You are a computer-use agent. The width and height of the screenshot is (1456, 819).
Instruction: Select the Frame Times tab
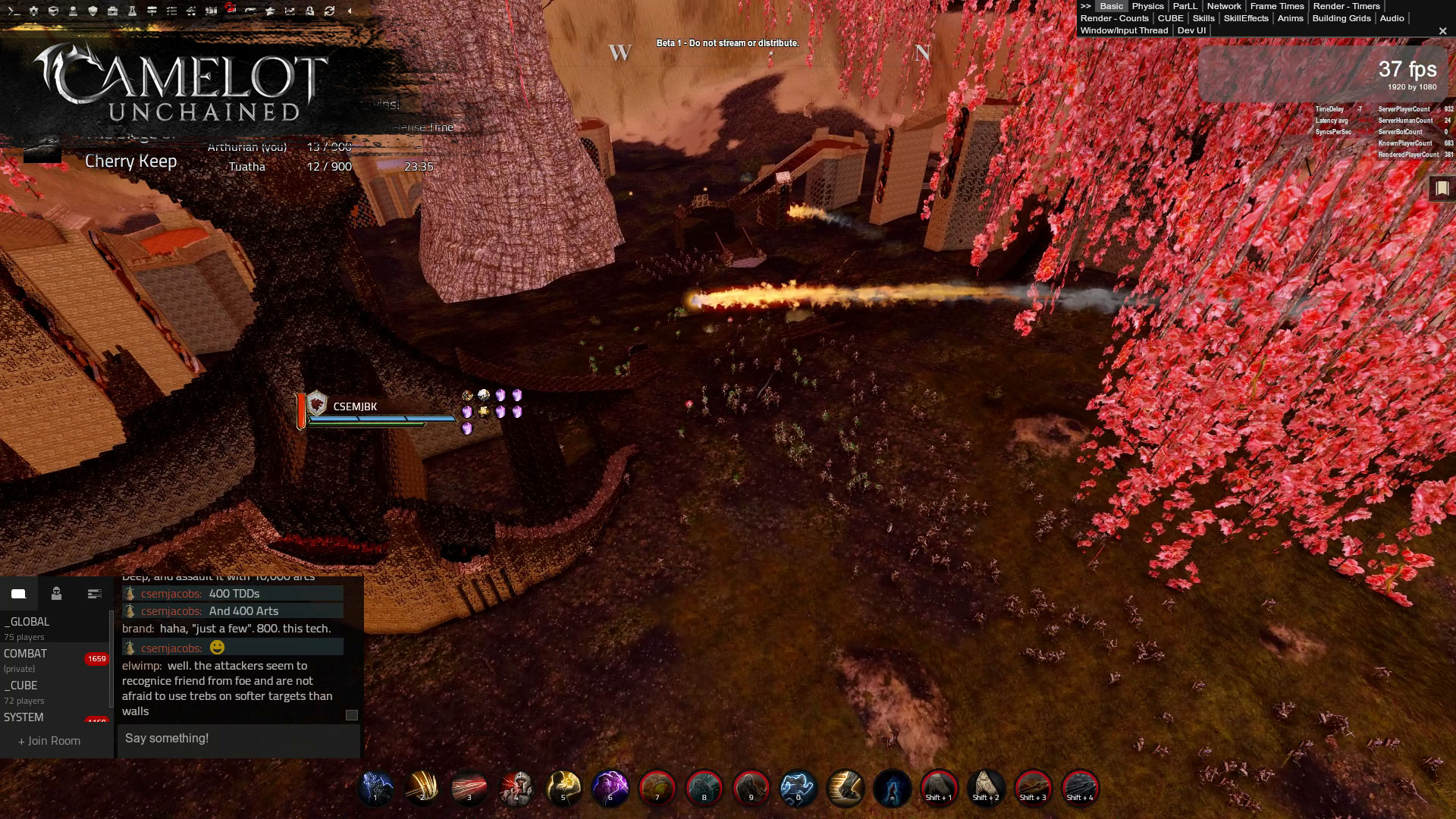coord(1277,6)
